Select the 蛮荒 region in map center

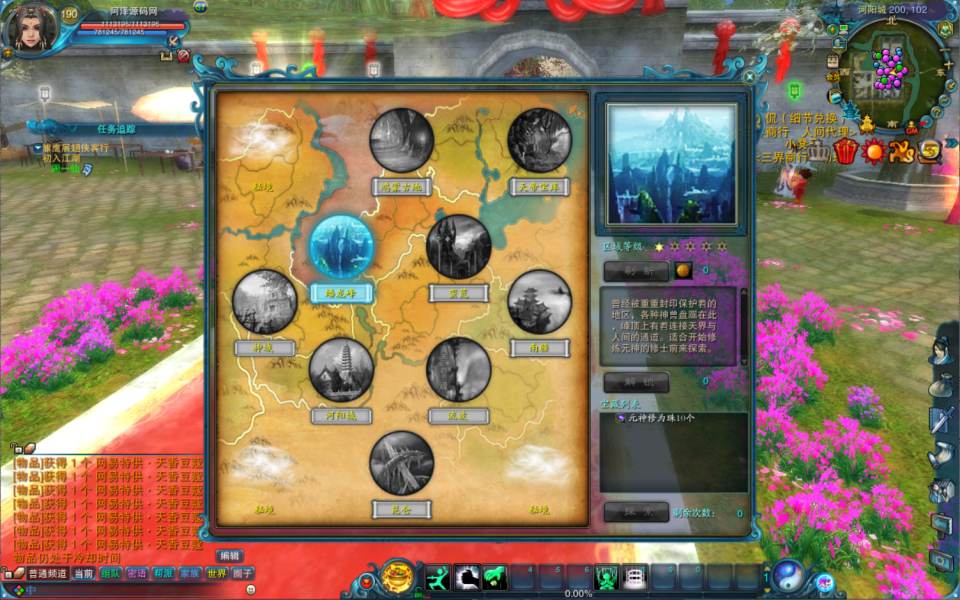click(x=459, y=247)
